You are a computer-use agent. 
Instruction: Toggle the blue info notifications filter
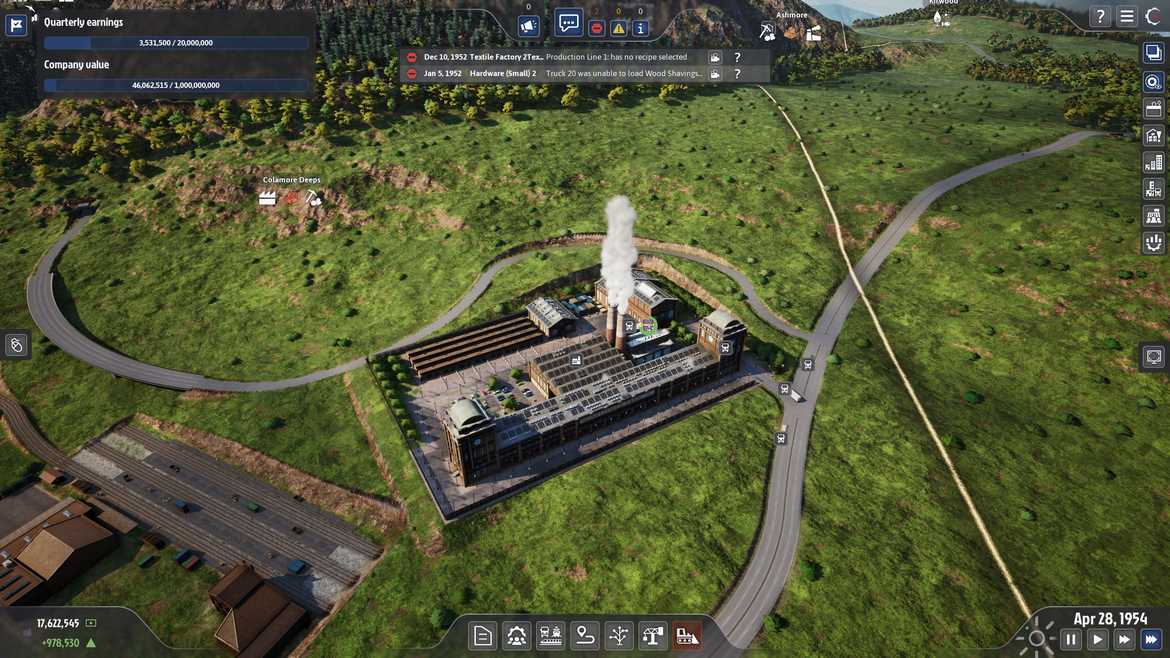(641, 28)
